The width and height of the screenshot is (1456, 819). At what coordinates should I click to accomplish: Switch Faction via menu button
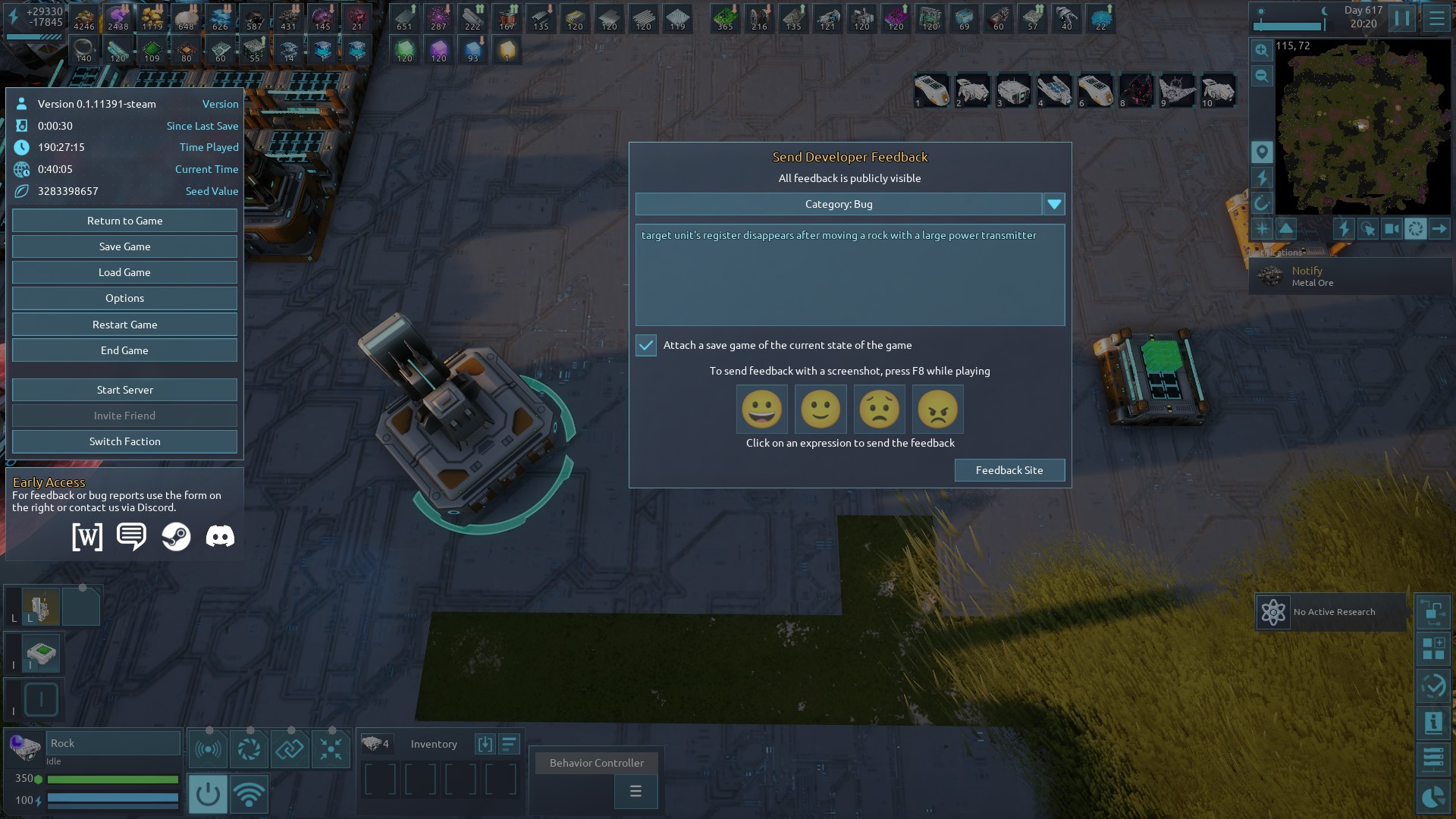124,441
